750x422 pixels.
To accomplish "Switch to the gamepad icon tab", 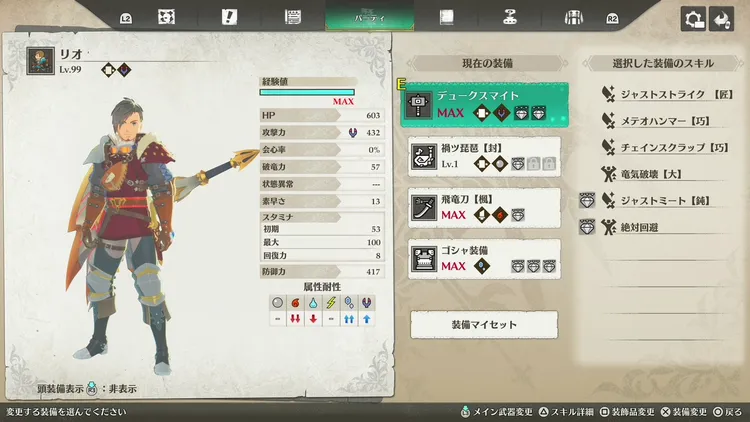I will click(x=509, y=17).
